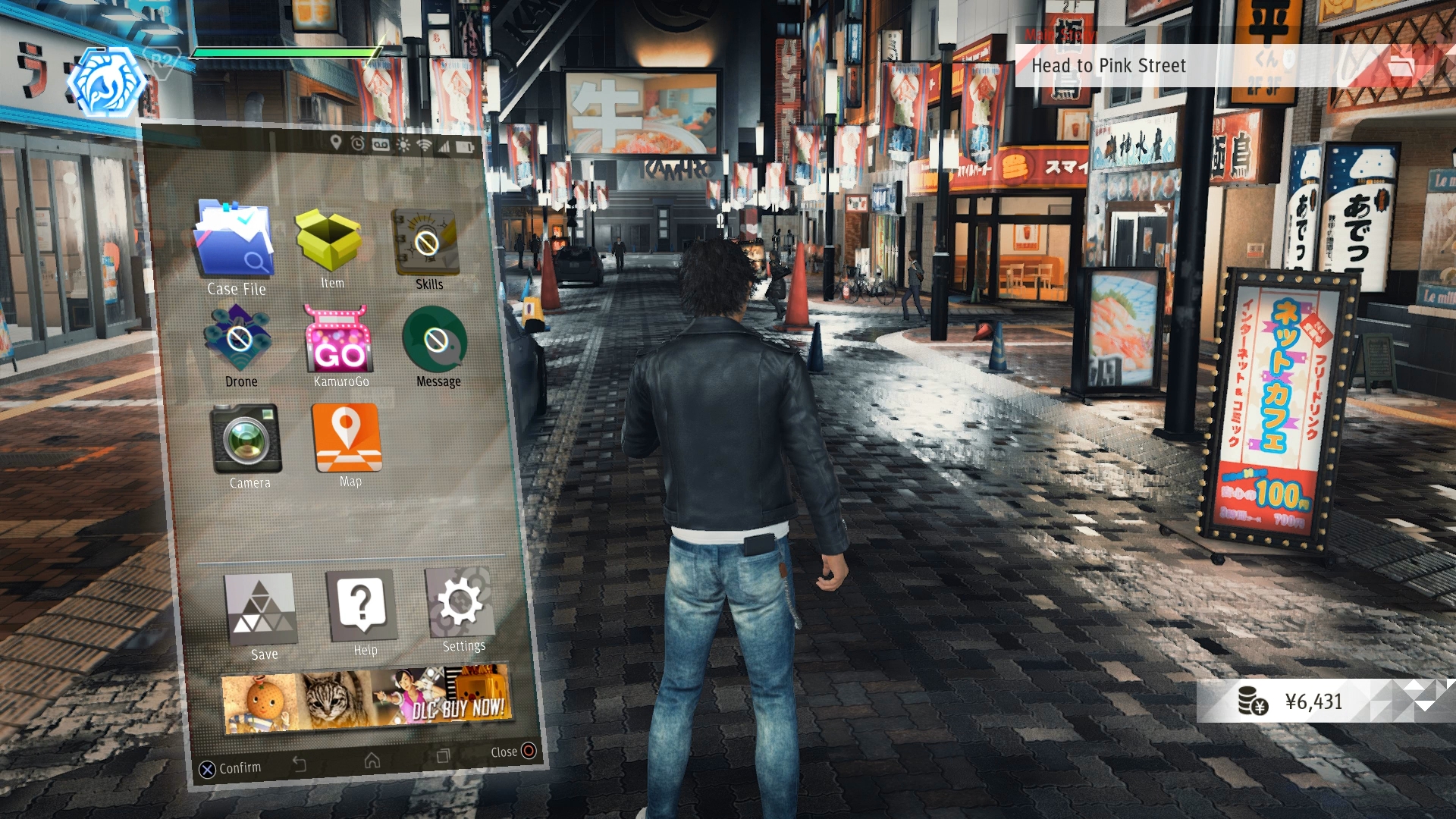Image resolution: width=1456 pixels, height=819 pixels.
Task: Open the KamuroGo app
Action: tap(338, 339)
